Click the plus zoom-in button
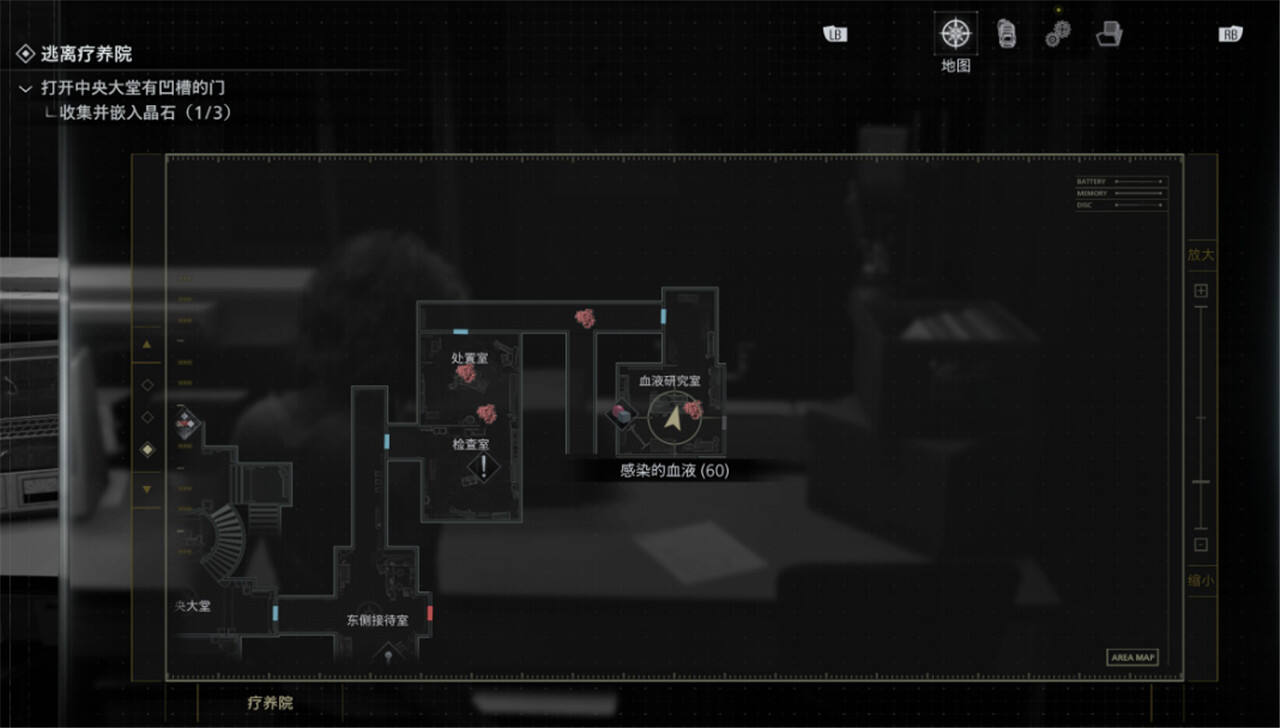The height and width of the screenshot is (728, 1280). [1201, 291]
